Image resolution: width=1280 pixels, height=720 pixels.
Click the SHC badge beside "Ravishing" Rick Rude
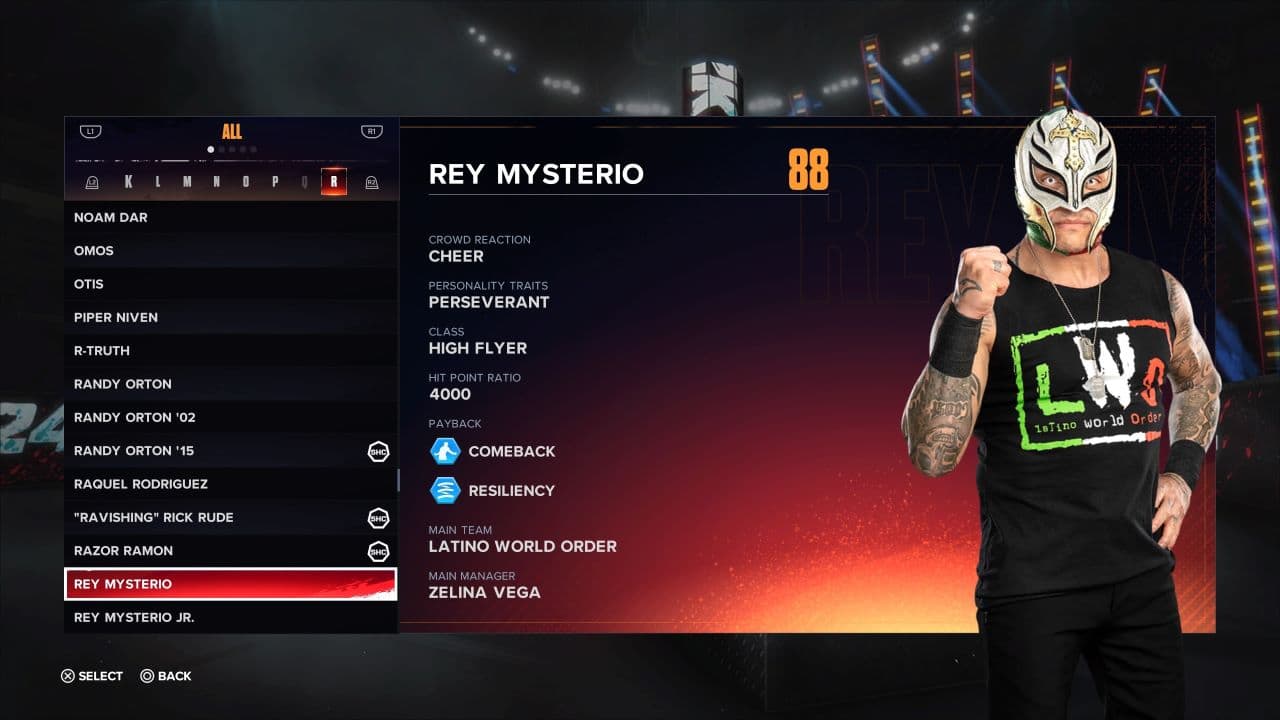[377, 518]
